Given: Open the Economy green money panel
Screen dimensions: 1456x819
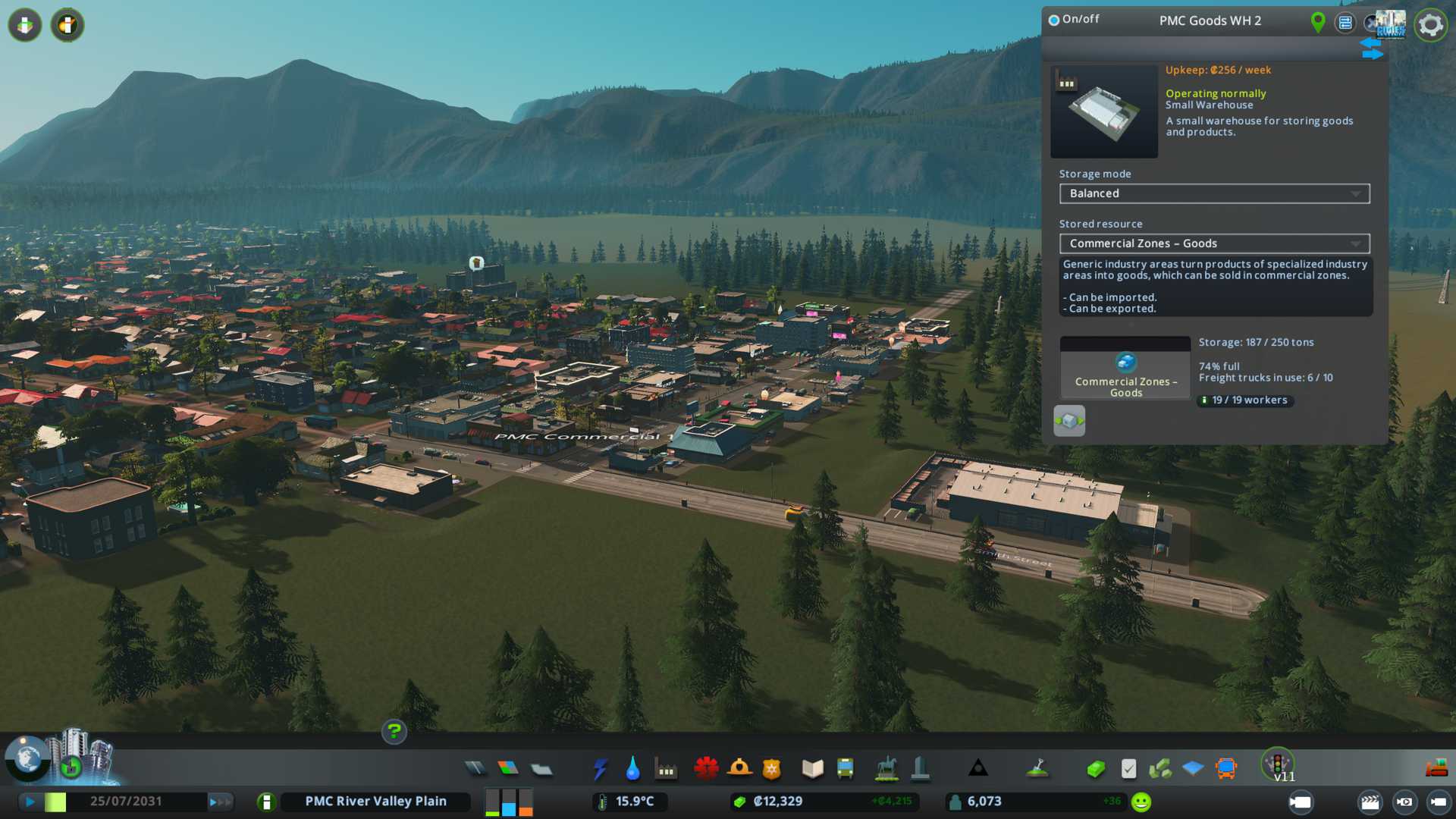Looking at the screenshot, I should click(x=1095, y=769).
